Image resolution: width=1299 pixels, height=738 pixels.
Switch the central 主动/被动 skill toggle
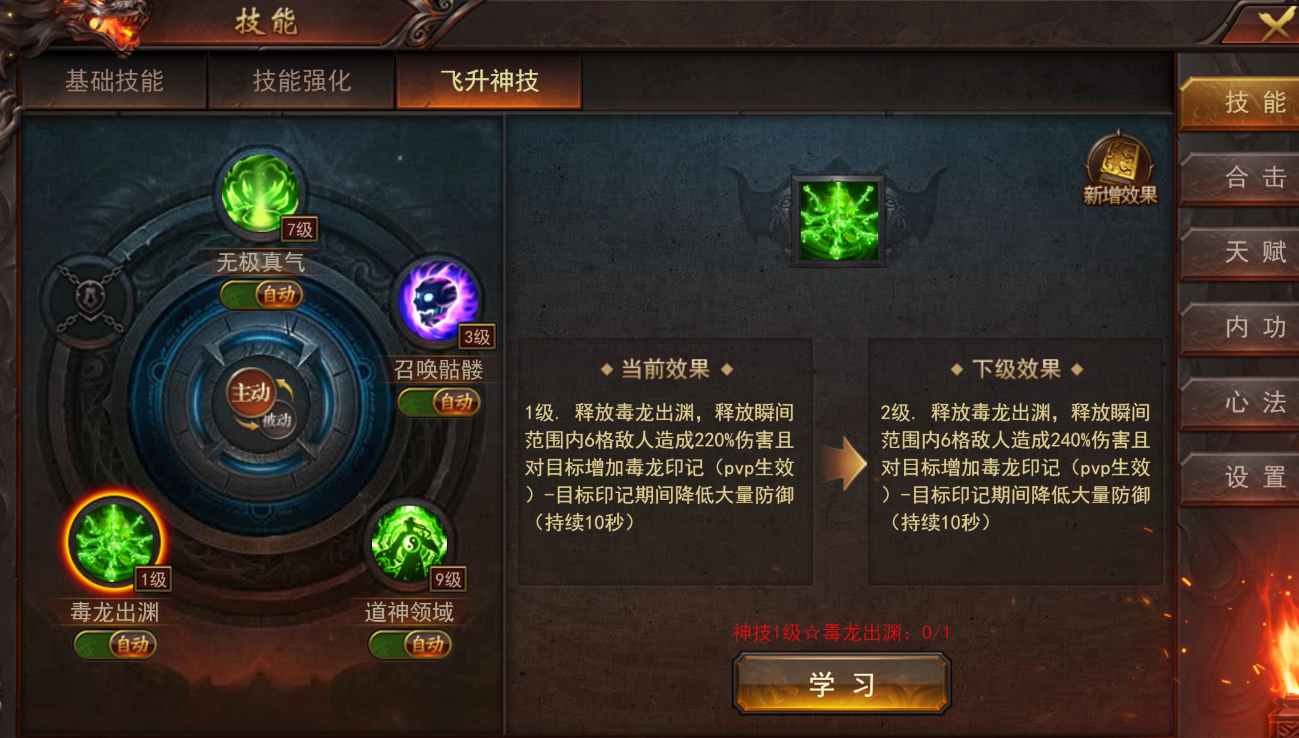click(259, 402)
